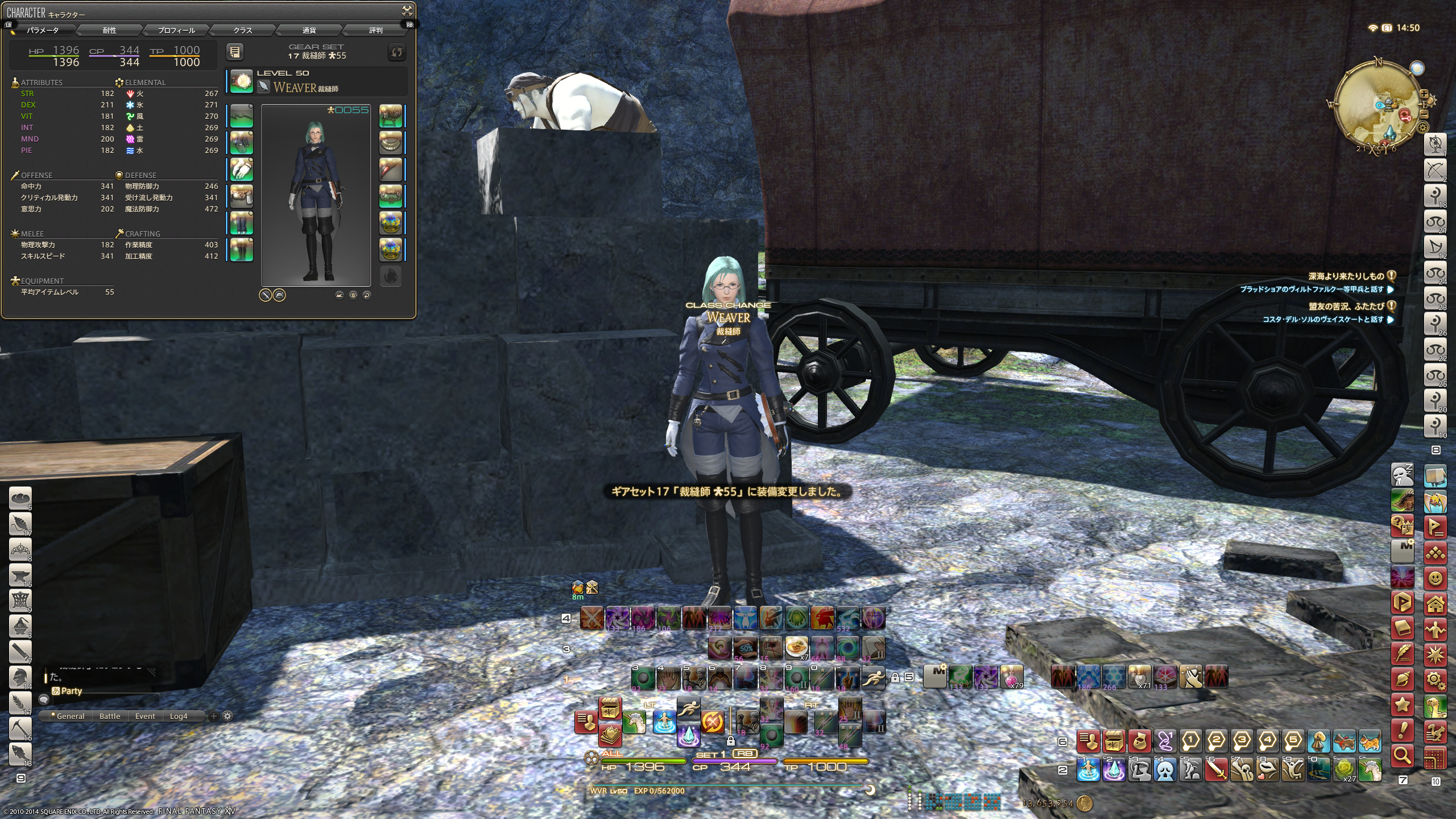The width and height of the screenshot is (1456, 819).
Task: Open the chat log settings gear
Action: (227, 716)
